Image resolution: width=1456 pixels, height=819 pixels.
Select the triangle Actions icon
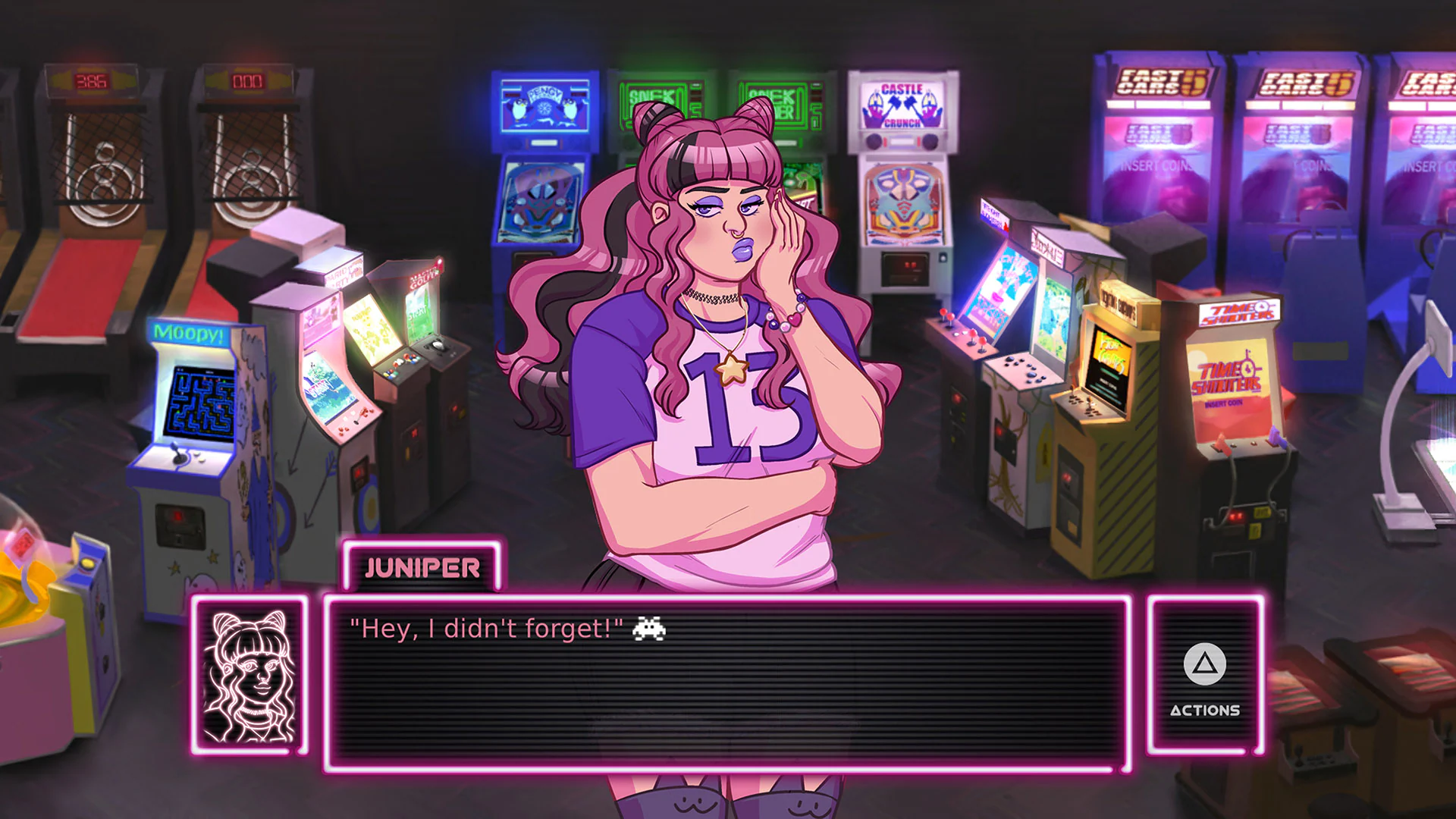pyautogui.click(x=1204, y=664)
